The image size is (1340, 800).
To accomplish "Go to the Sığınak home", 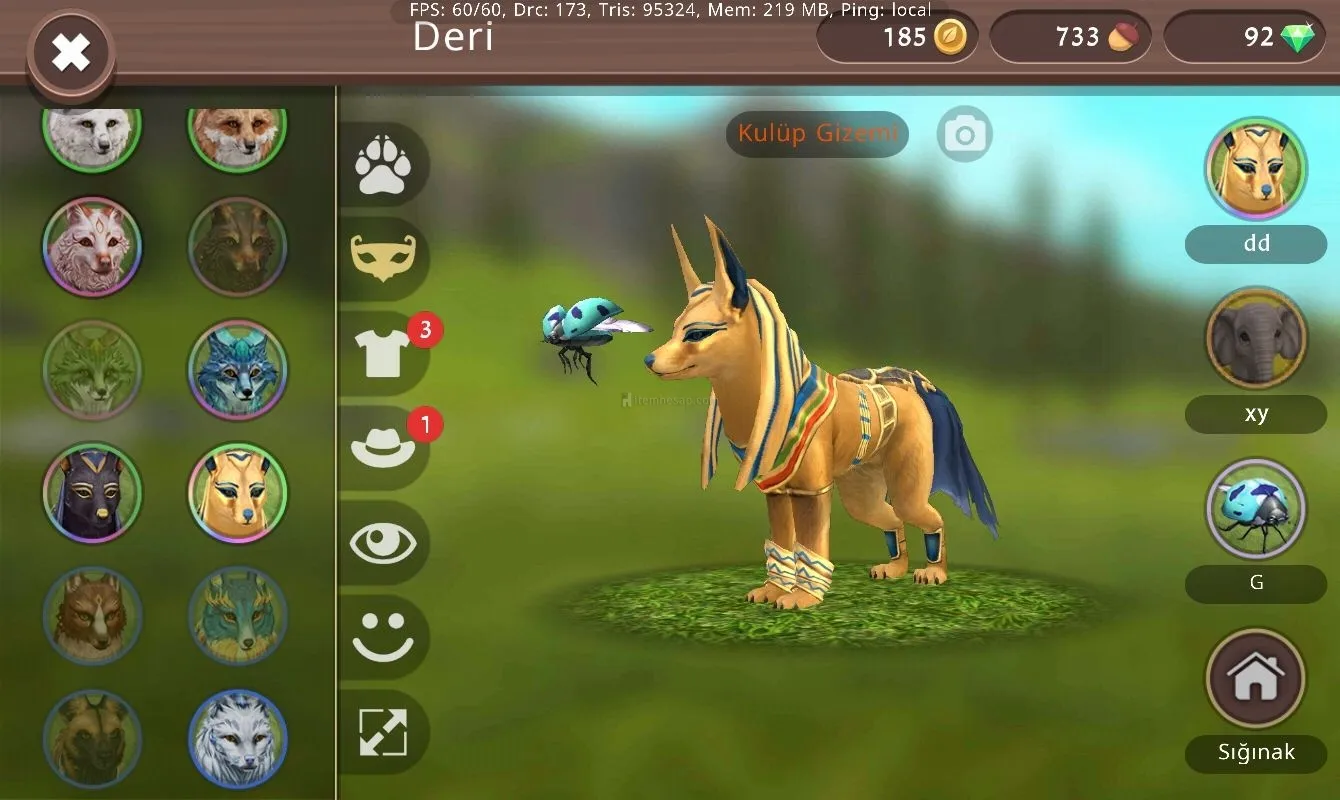I will tap(1255, 680).
